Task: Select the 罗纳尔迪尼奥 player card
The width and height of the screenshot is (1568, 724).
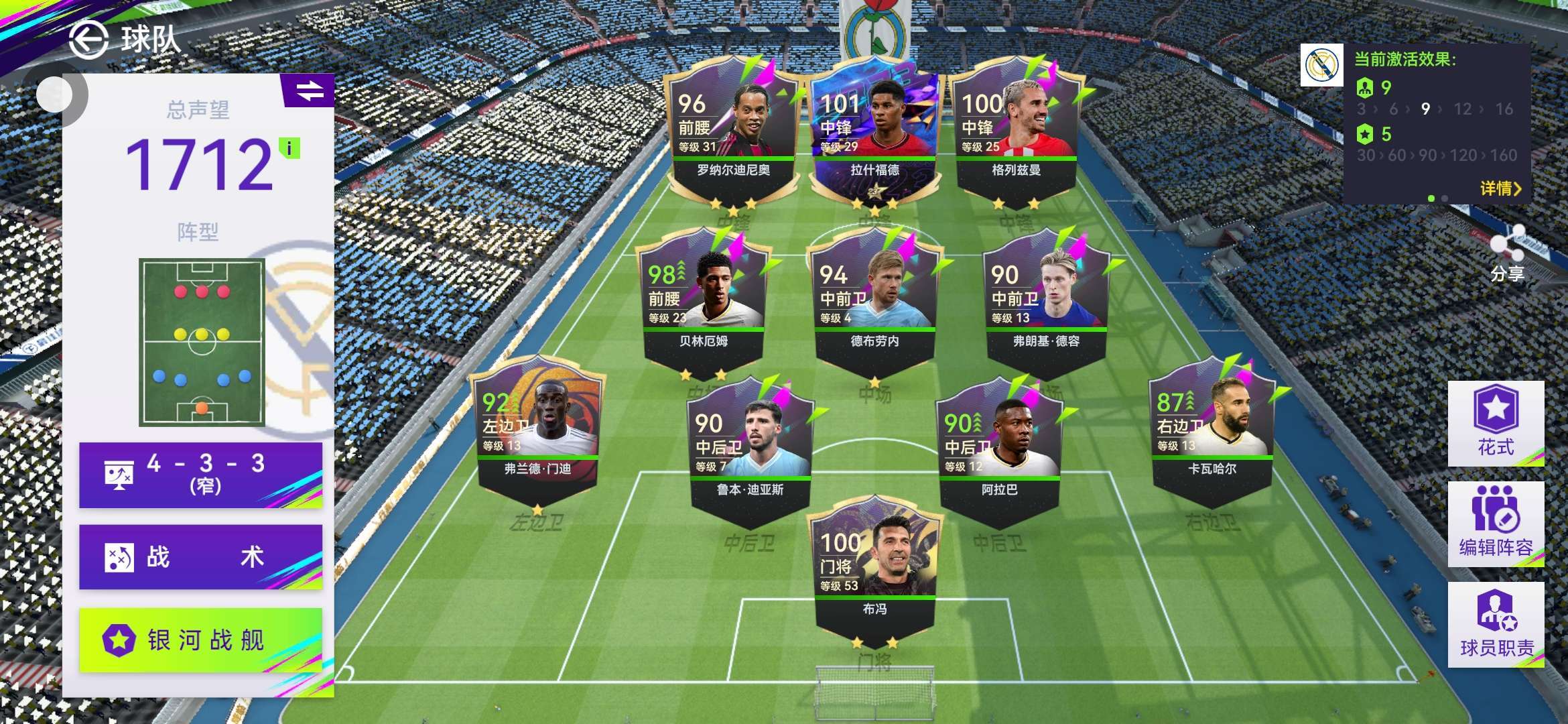Action: click(733, 134)
